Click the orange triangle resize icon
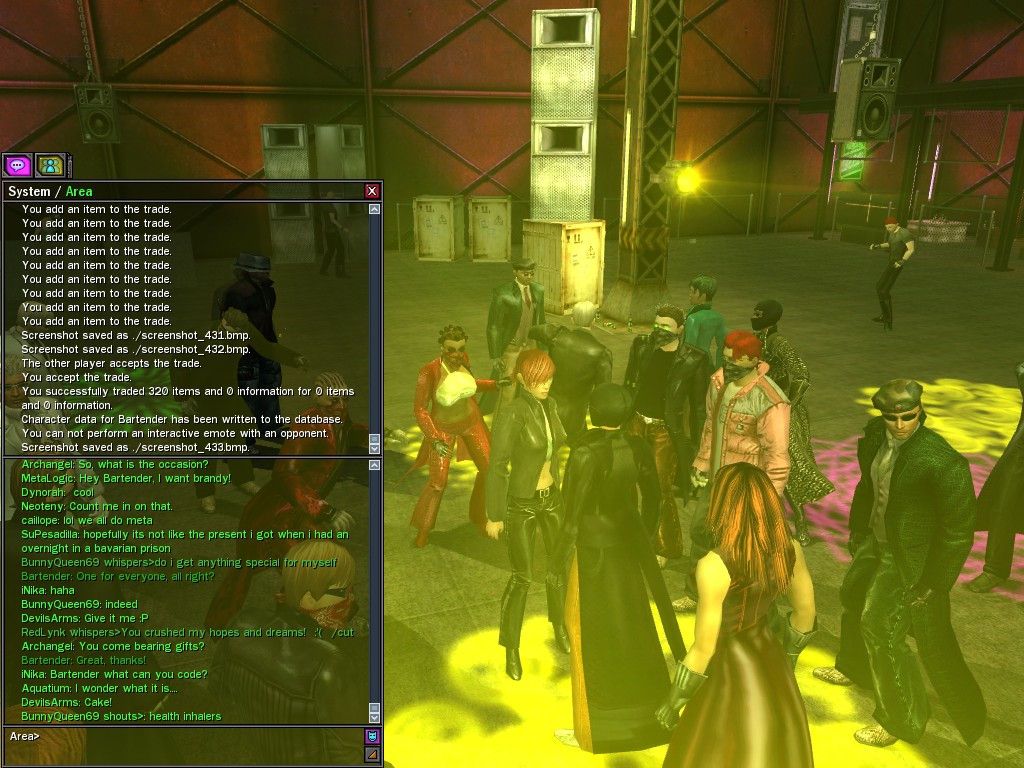 coord(372,754)
